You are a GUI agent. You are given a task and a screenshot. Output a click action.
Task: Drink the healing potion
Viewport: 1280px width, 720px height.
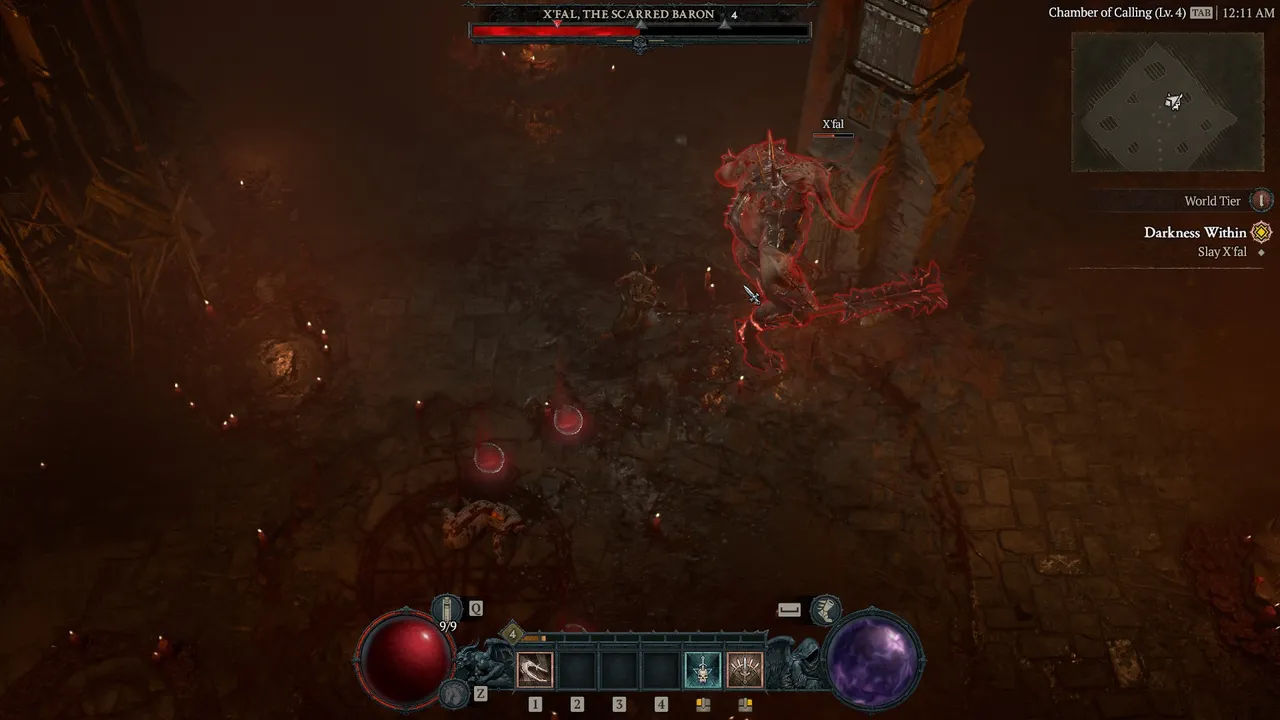click(447, 609)
